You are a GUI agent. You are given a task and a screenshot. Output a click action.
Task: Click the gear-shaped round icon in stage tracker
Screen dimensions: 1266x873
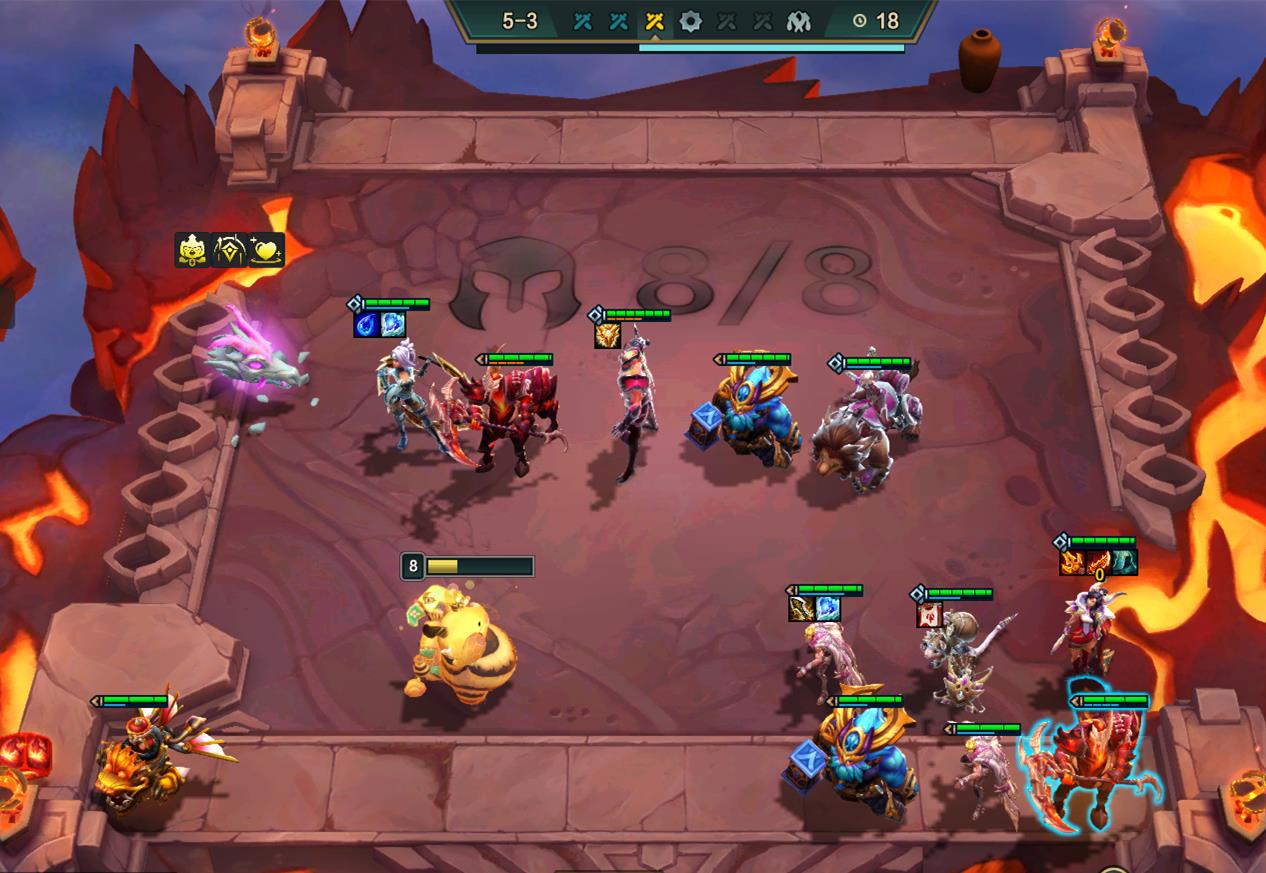(690, 20)
